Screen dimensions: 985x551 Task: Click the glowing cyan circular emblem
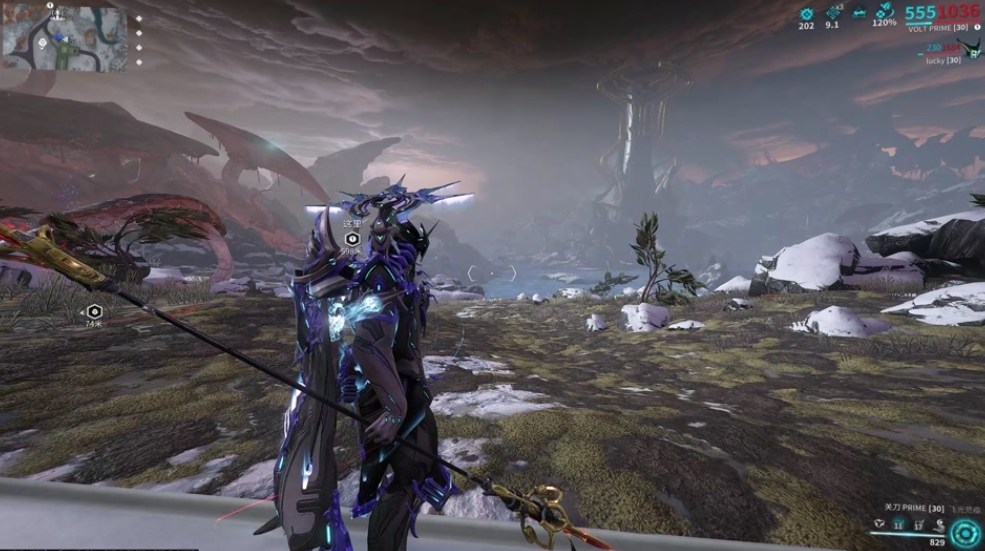[x=964, y=532]
